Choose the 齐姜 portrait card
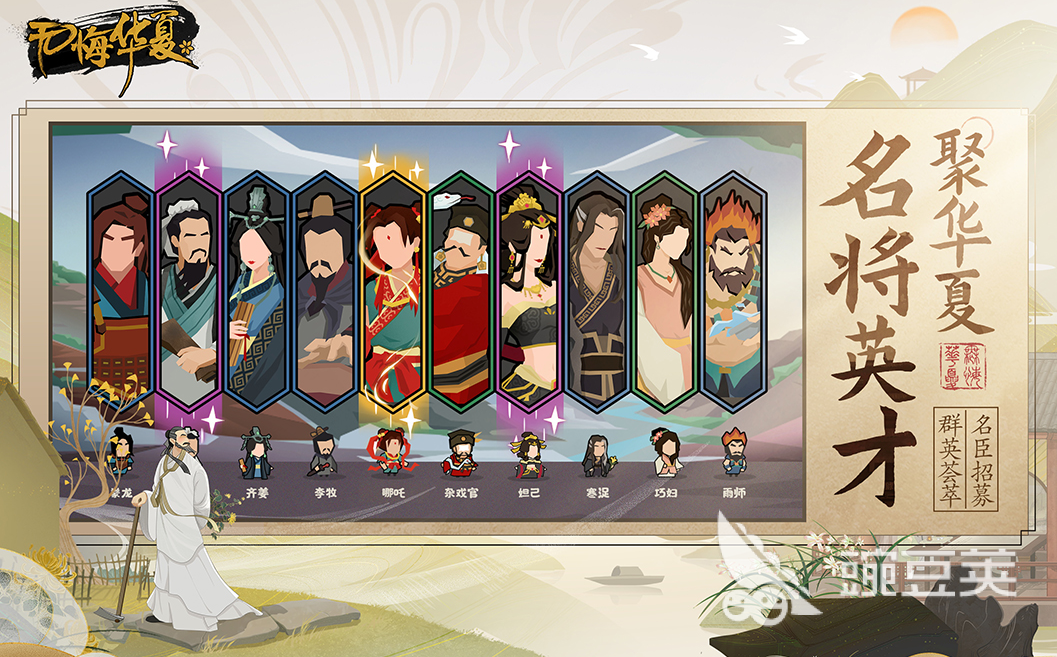This screenshot has height=657, width=1057. pyautogui.click(x=257, y=290)
